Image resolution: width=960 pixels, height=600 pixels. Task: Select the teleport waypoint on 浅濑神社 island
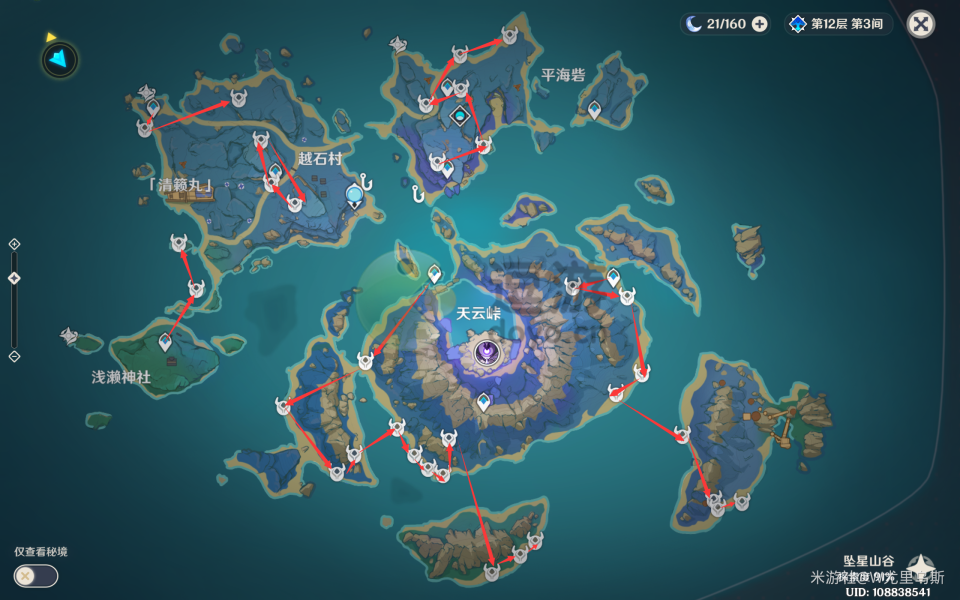pos(165,343)
